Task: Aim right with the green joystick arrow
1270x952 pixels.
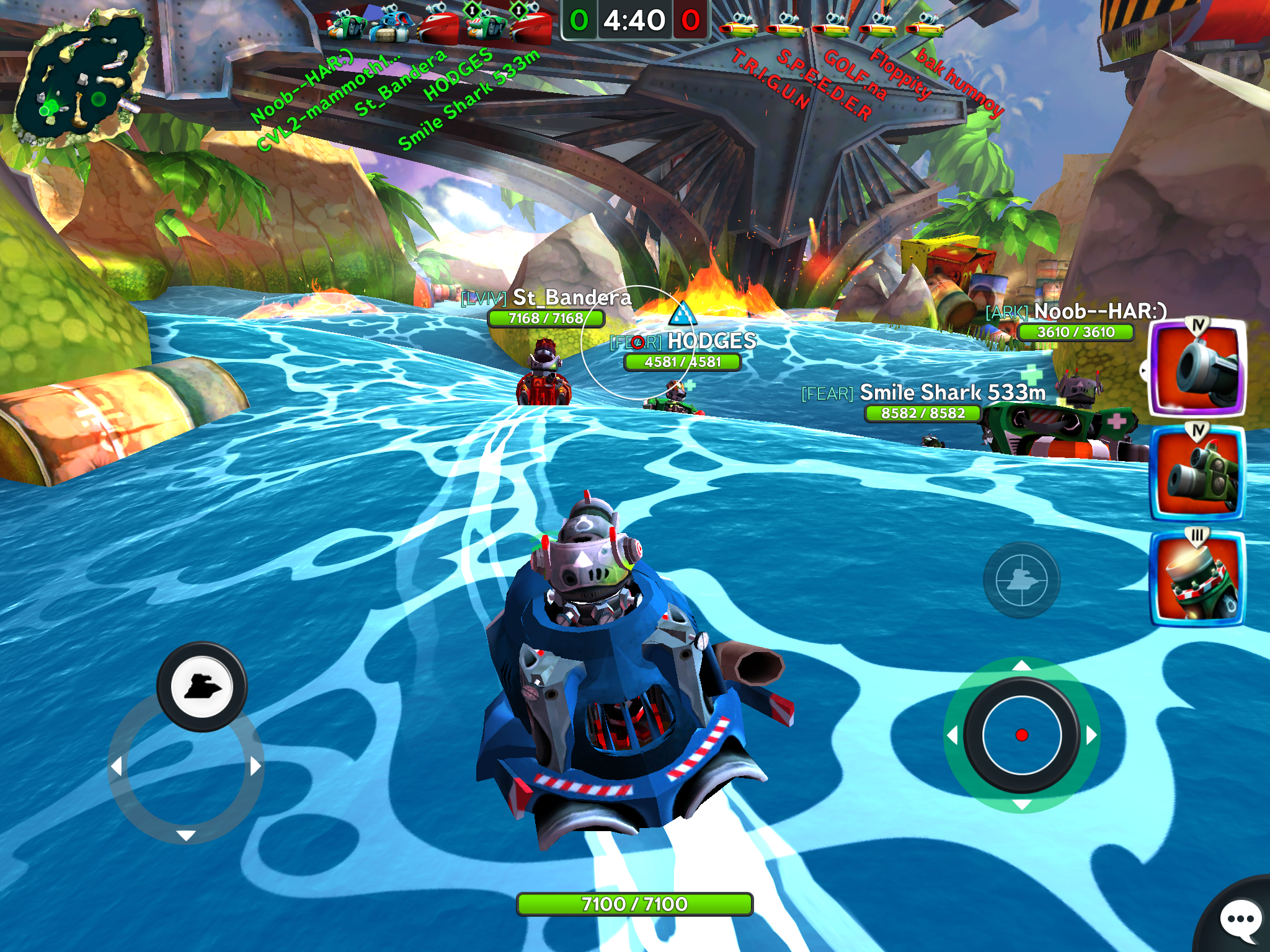Action: pos(1091,736)
